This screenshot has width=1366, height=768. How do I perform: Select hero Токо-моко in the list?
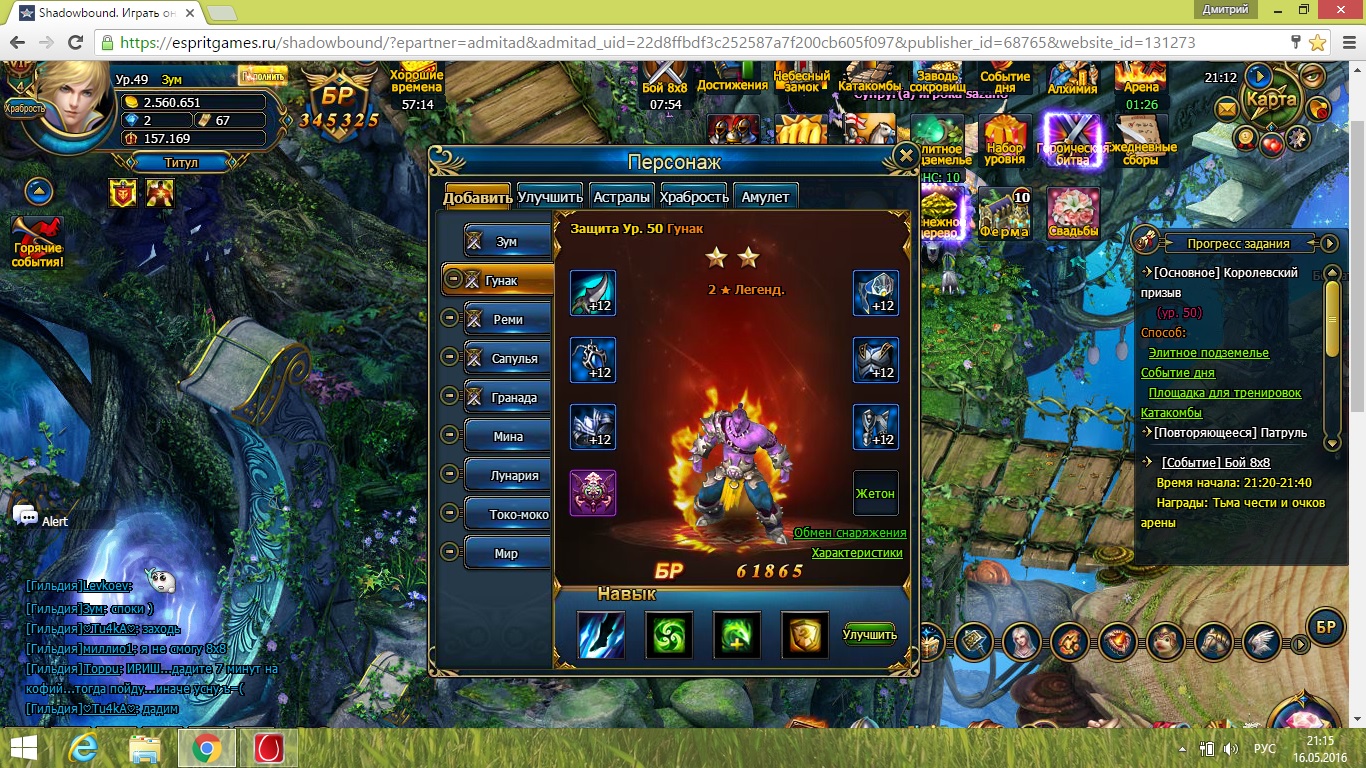507,515
